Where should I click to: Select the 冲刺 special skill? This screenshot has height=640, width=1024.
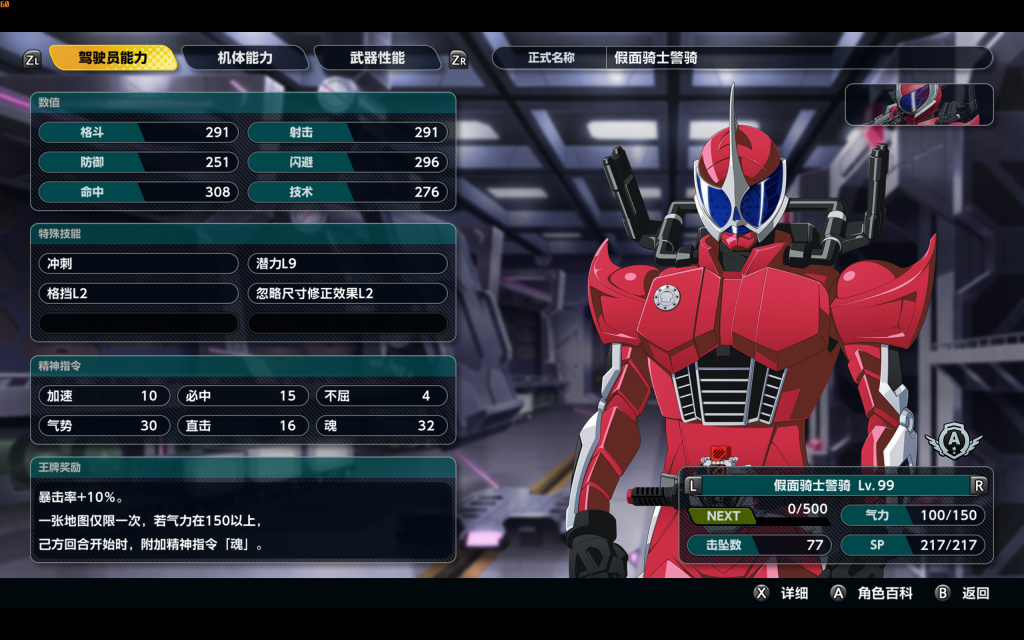coord(138,264)
